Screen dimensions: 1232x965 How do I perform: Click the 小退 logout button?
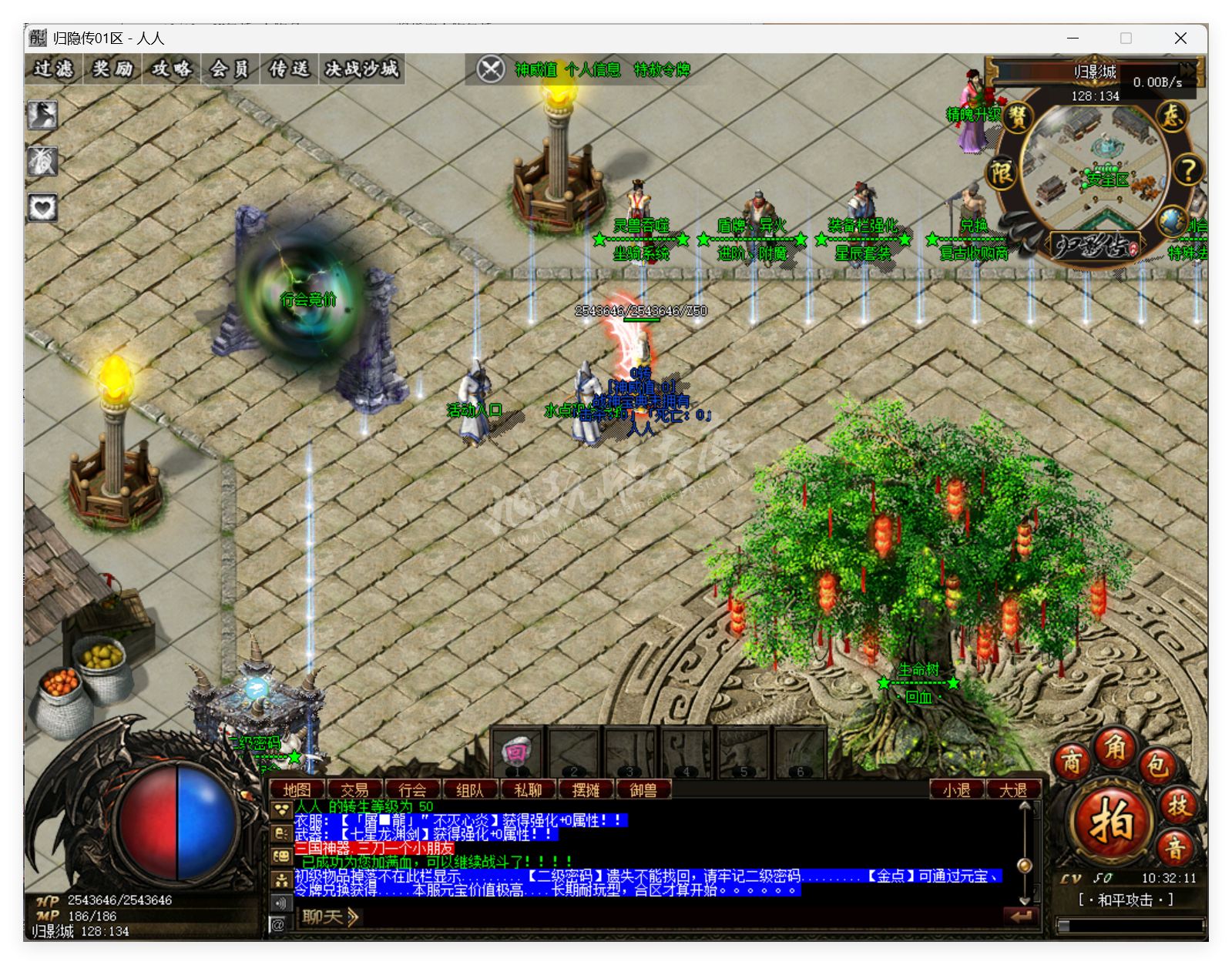957,789
